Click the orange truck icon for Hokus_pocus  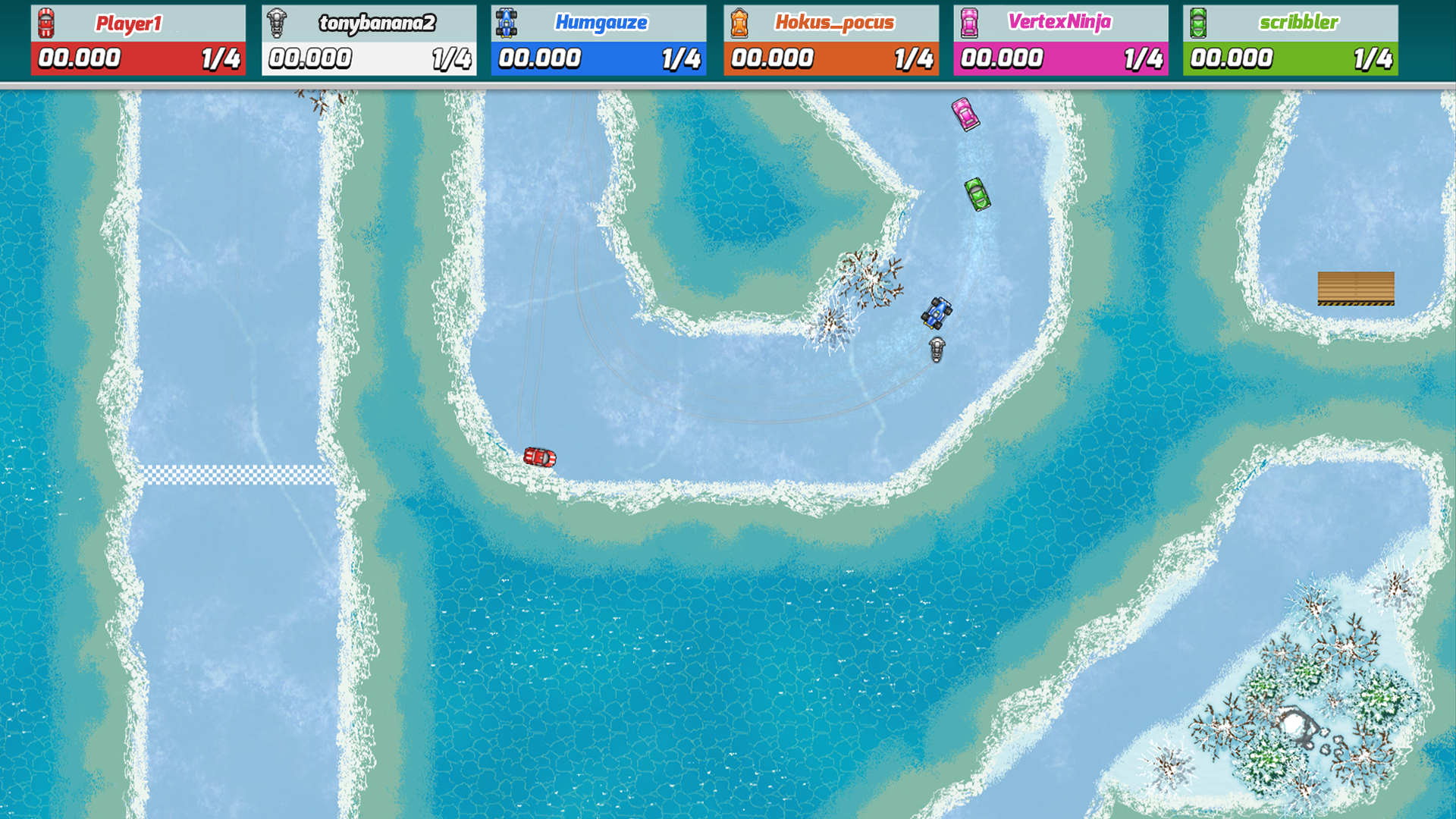click(x=739, y=22)
